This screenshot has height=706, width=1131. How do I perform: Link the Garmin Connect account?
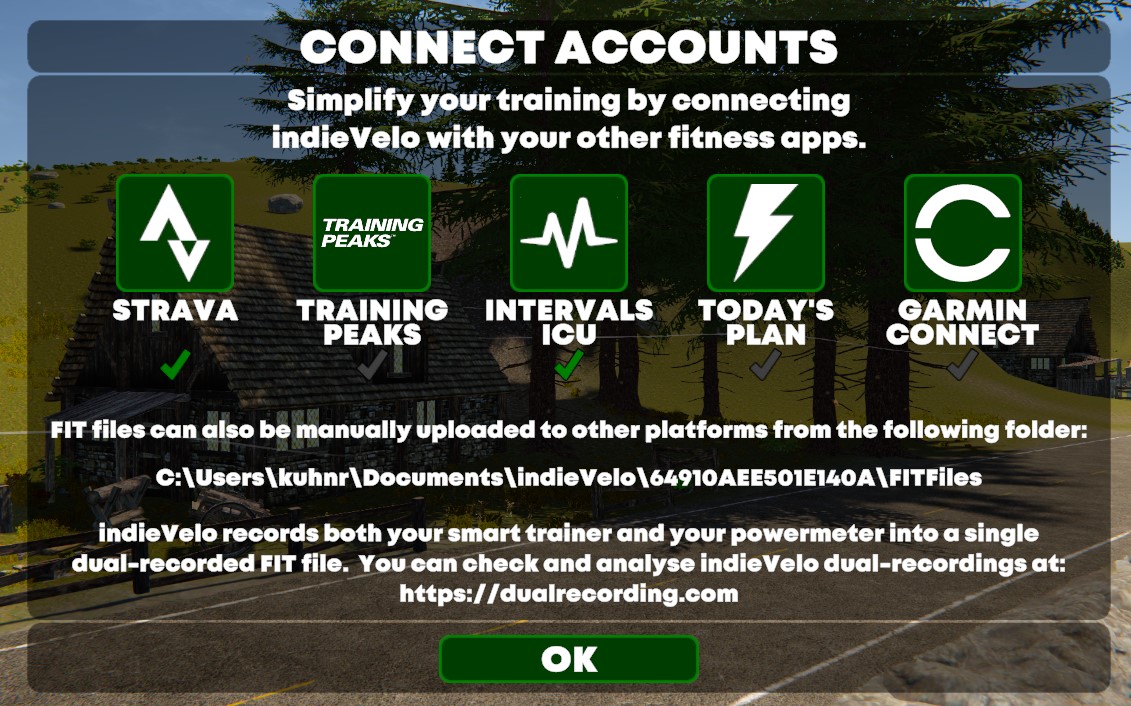click(x=963, y=233)
